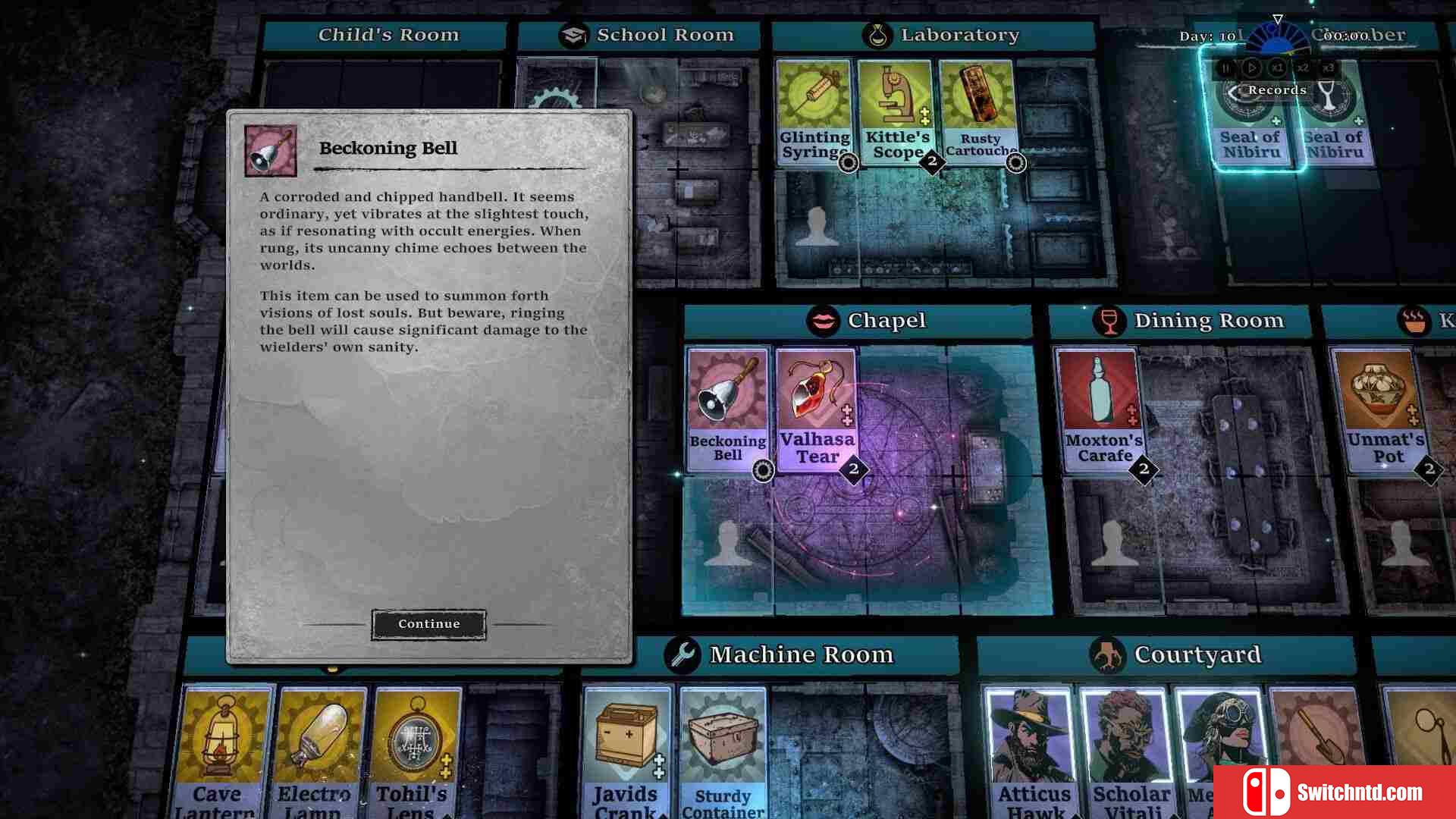Pause the game clock

coord(1225,67)
